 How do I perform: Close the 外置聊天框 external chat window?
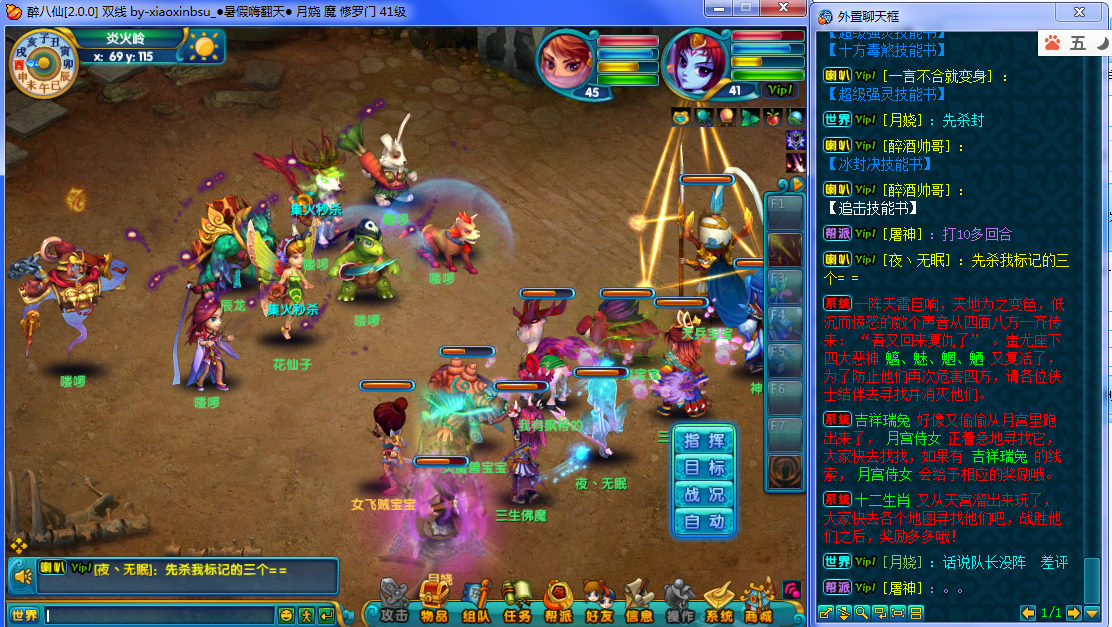coord(1080,13)
